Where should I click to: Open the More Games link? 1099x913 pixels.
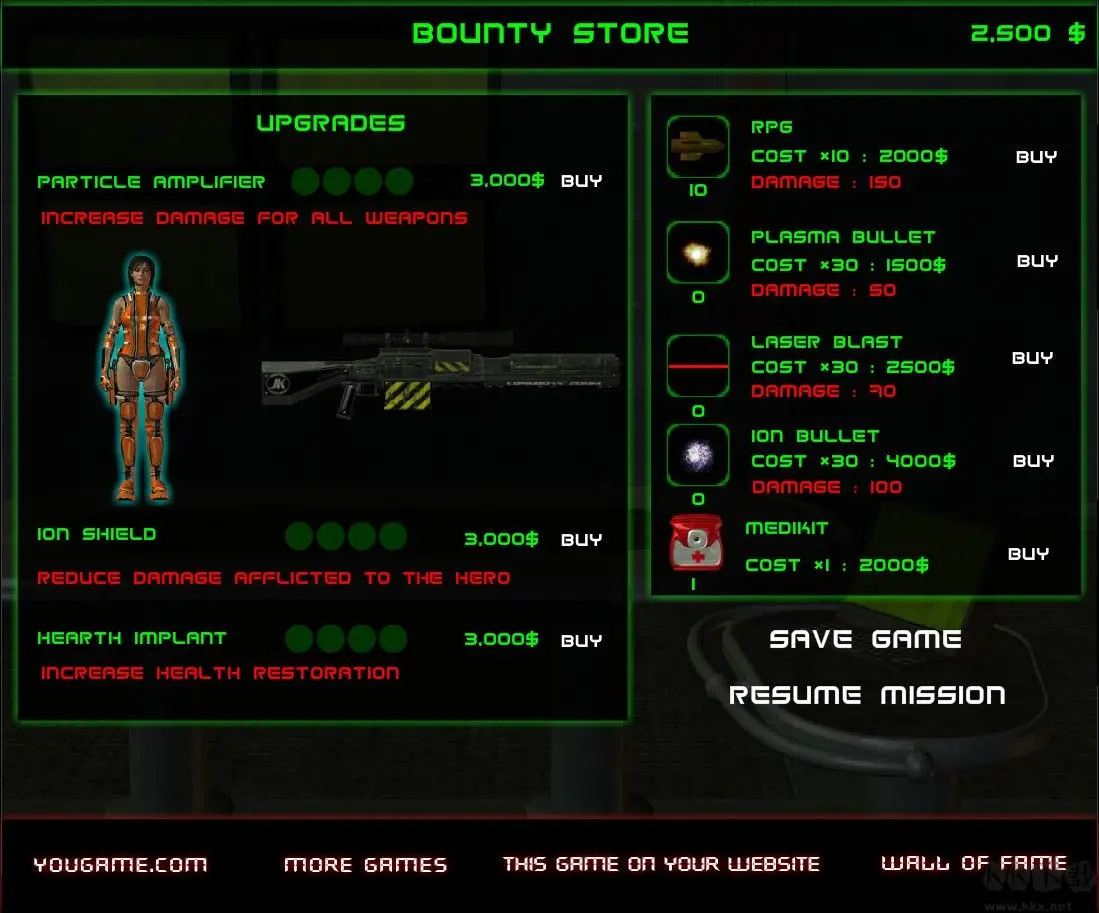point(365,865)
